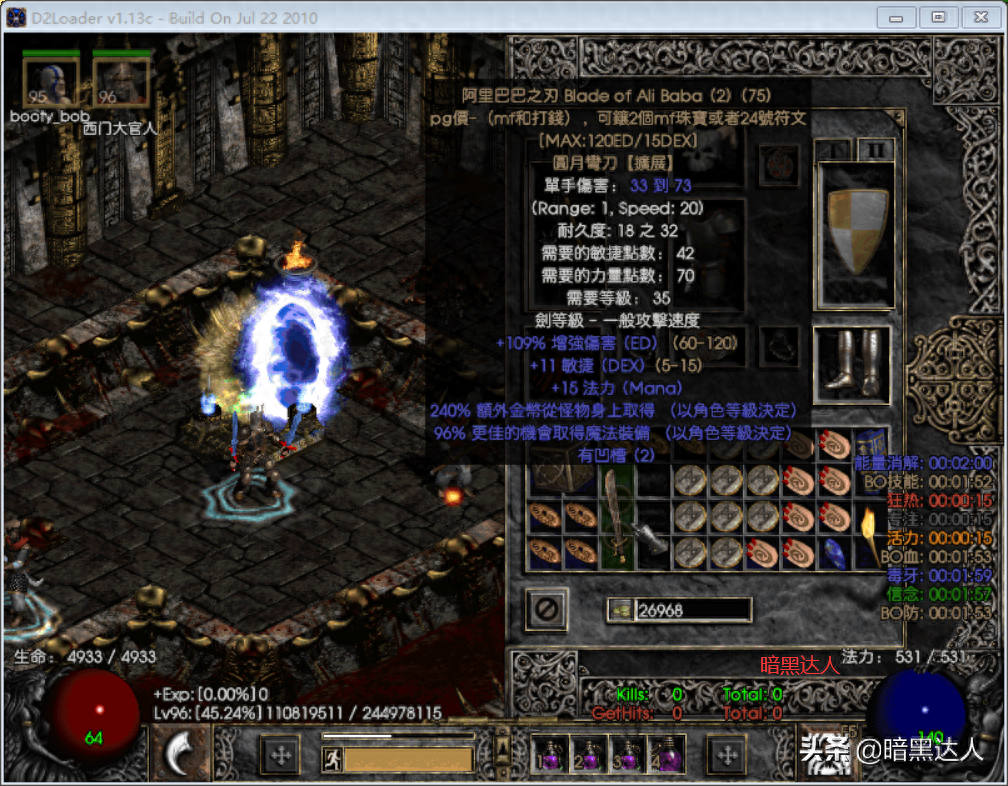Click the gold amount button

(620, 610)
